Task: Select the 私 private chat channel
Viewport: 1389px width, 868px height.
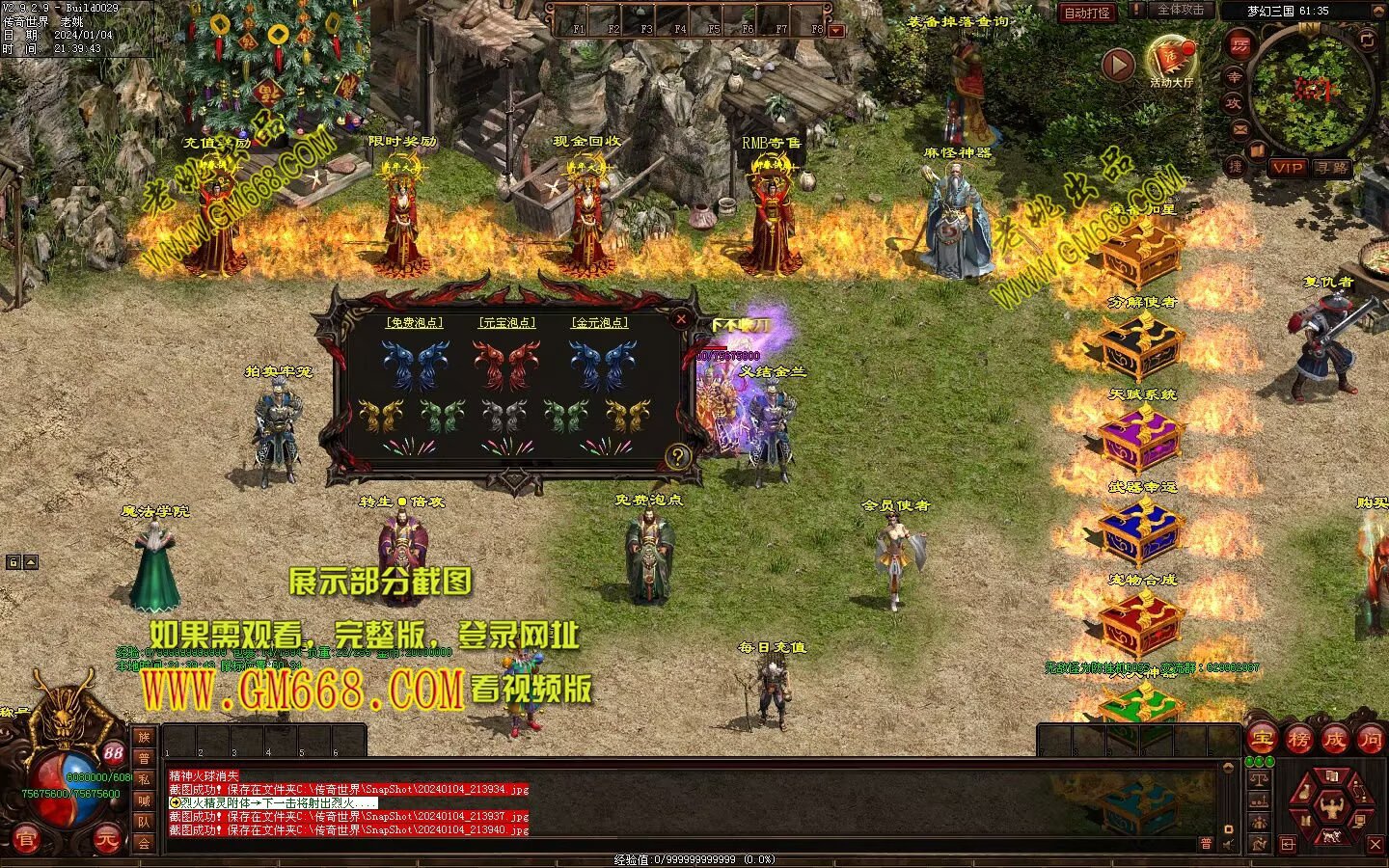Action: (x=144, y=779)
